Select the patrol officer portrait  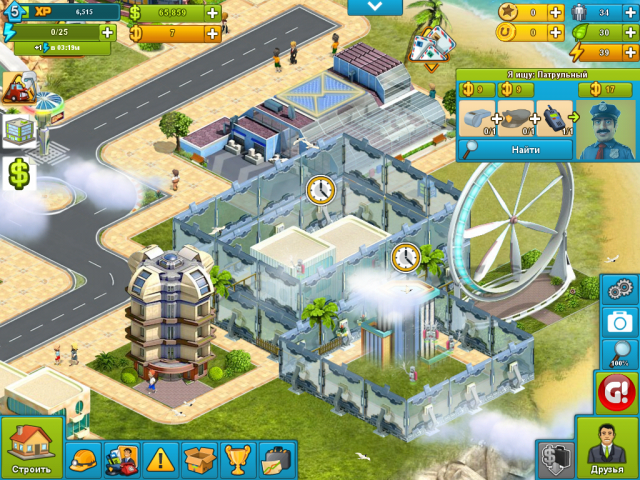pos(608,129)
